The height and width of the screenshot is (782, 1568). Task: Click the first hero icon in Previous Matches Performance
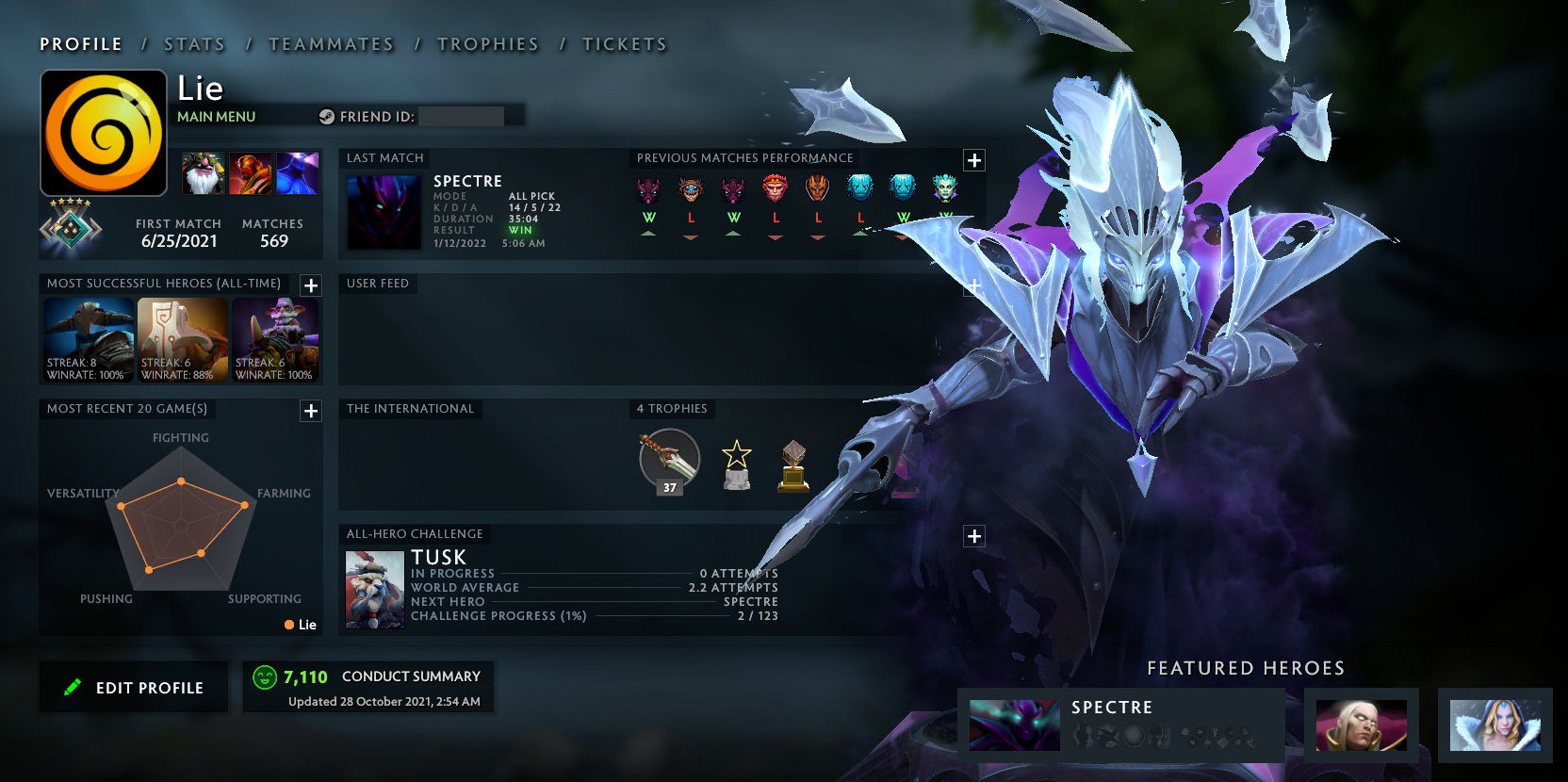pyautogui.click(x=648, y=189)
